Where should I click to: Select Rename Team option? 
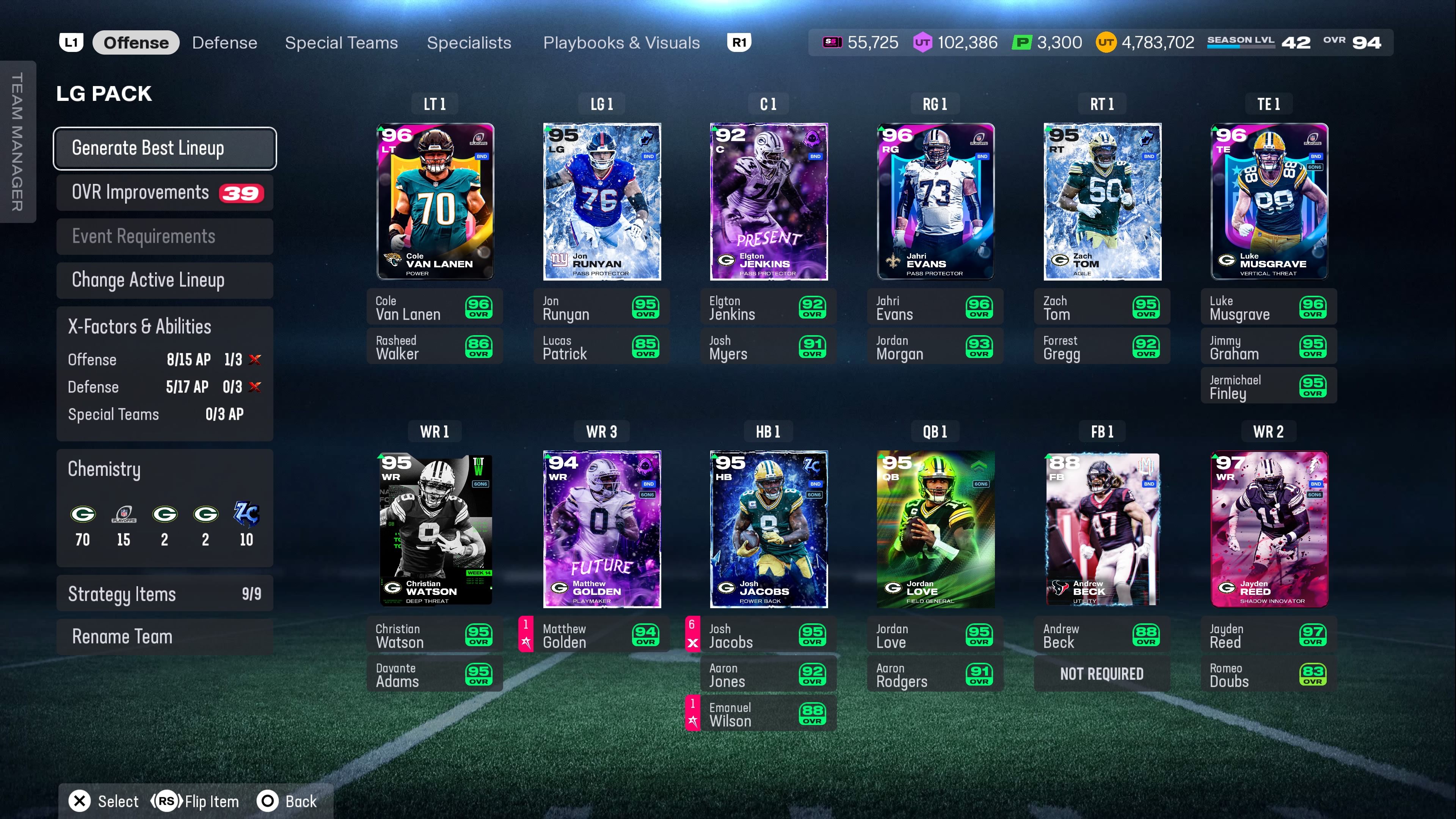coord(165,637)
